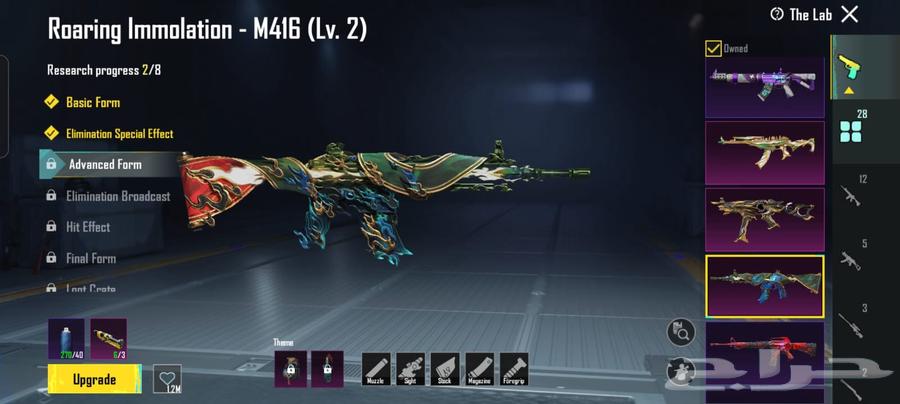Open the Muzzle attachment slot
This screenshot has height=404, width=900.
(376, 368)
